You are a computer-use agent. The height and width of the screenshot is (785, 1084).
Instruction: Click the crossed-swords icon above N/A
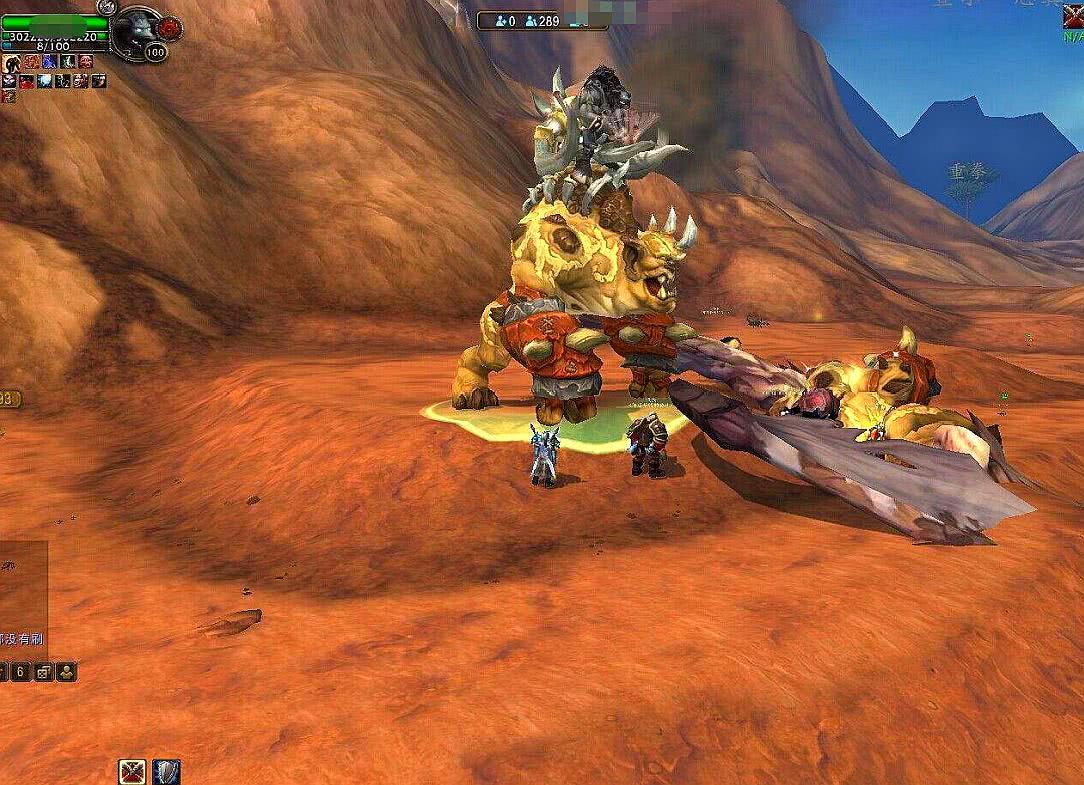pyautogui.click(x=1073, y=16)
